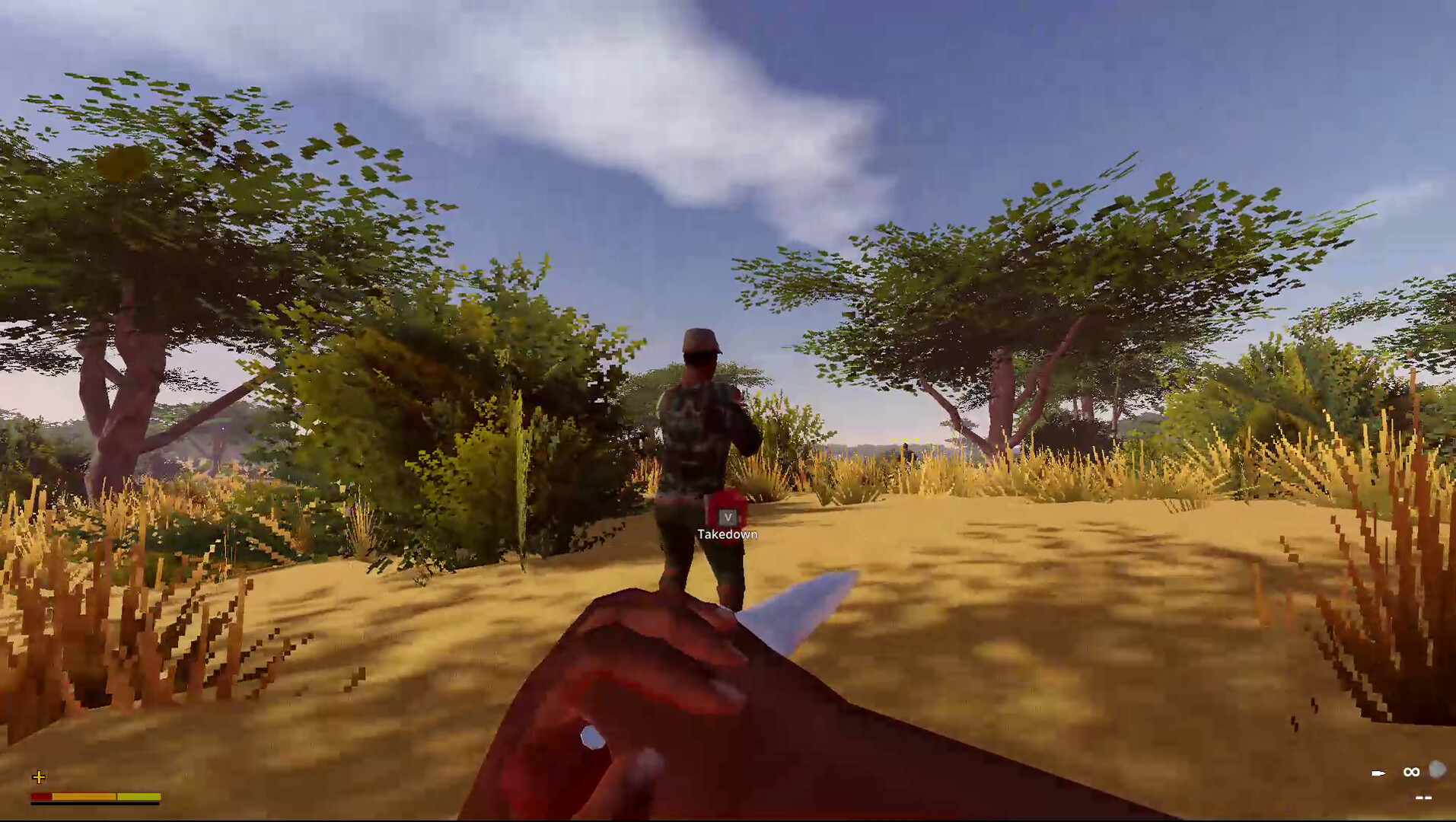This screenshot has width=1456, height=822.
Task: Click the small white stone ammo icon
Action: pyautogui.click(x=1435, y=769)
